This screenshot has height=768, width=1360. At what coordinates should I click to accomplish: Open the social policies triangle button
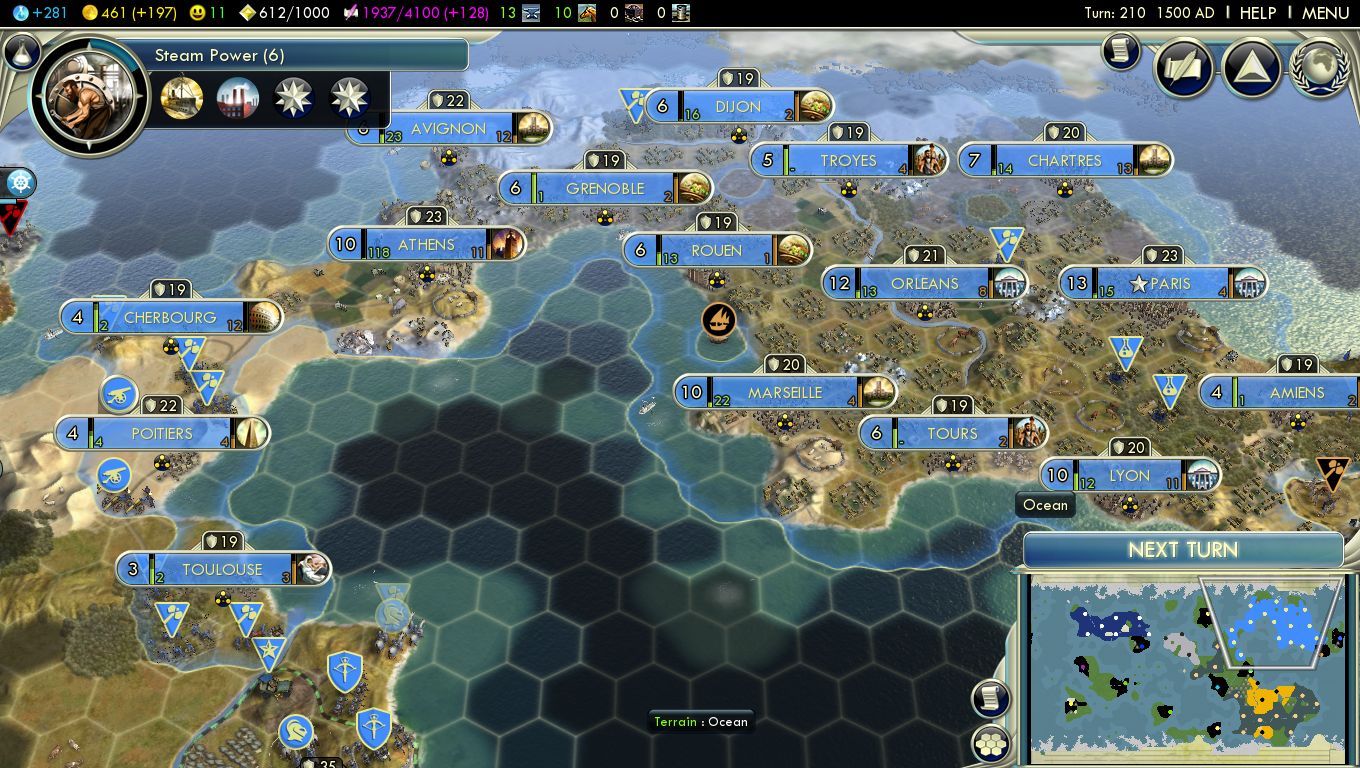coord(1252,68)
